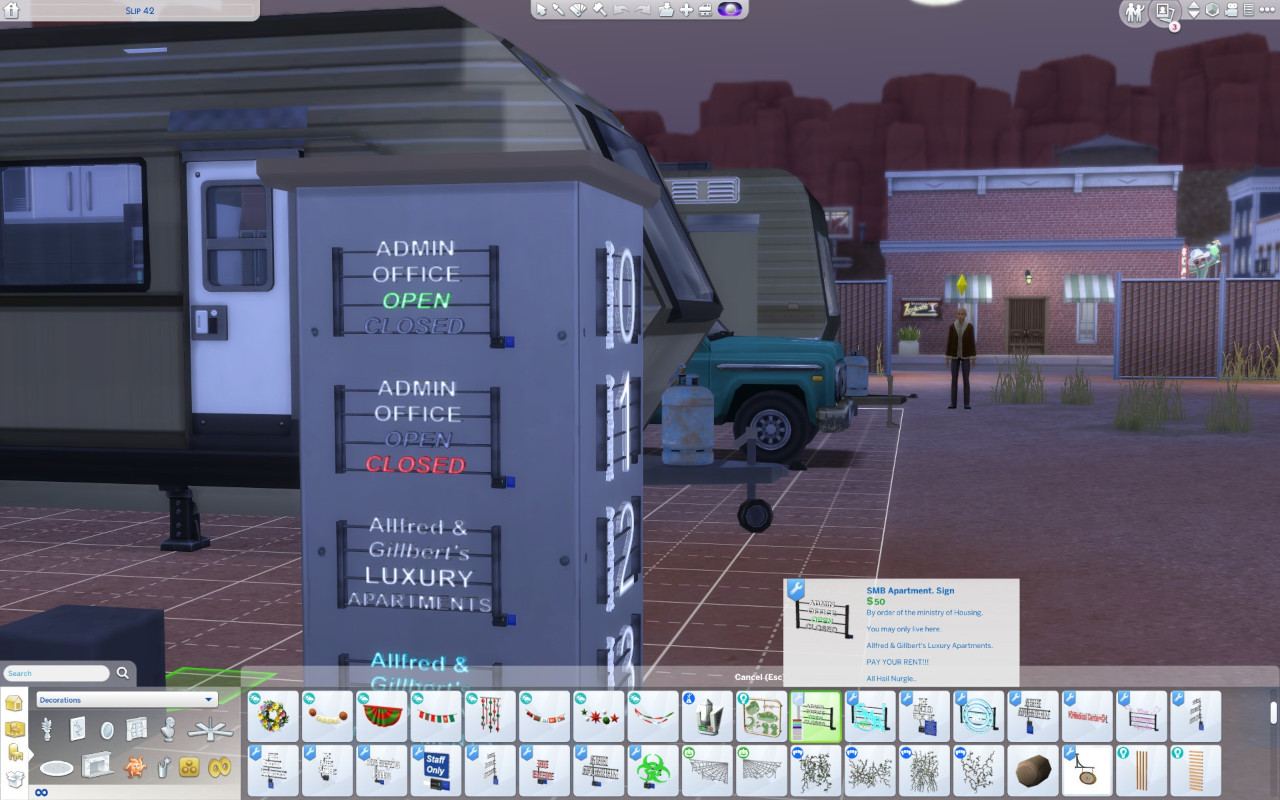The width and height of the screenshot is (1280, 800).
Task: Toggle the infinity unlimited-items filter
Action: (41, 791)
